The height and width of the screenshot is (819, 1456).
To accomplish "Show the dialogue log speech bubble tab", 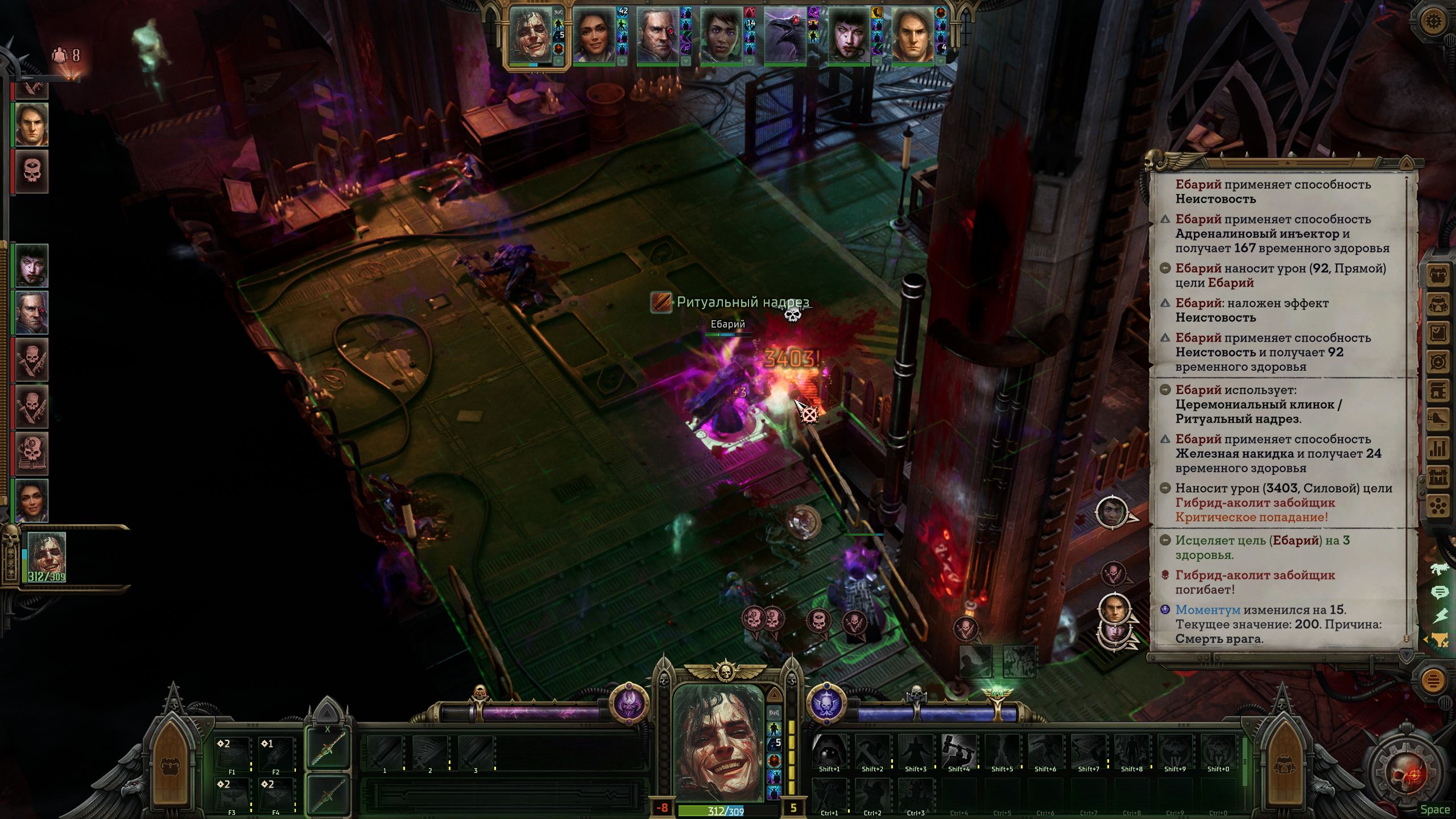I will point(1439,593).
